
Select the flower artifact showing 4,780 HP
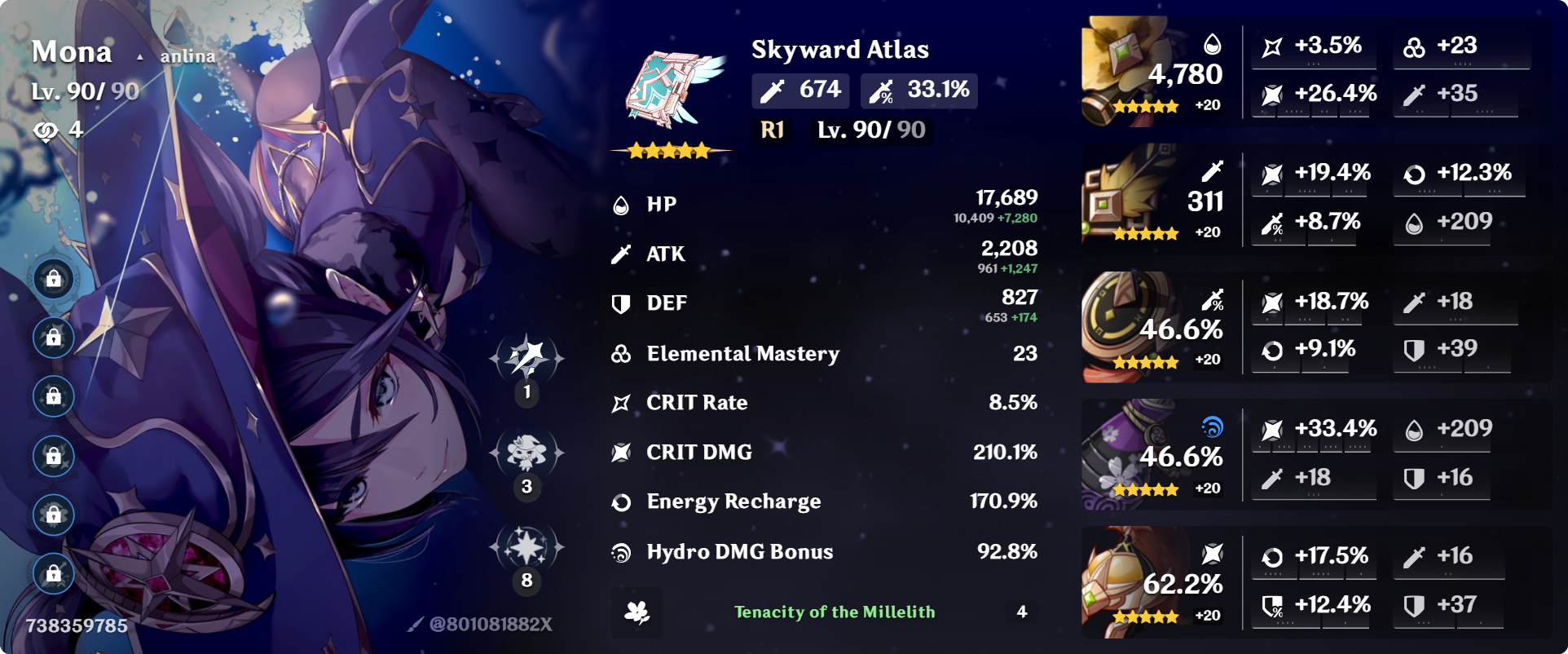1133,69
